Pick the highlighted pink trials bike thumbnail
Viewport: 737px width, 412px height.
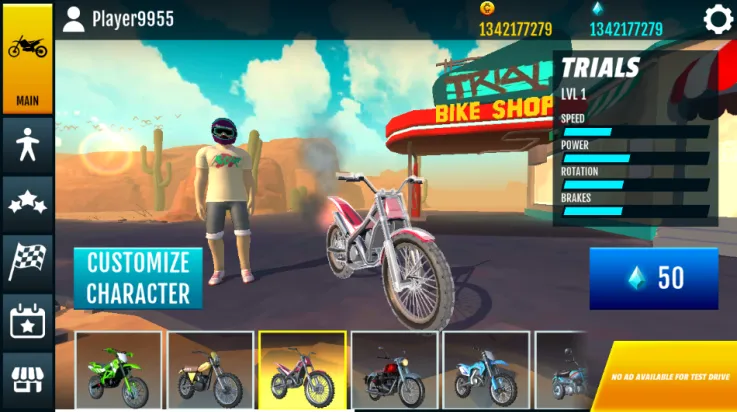coord(302,370)
